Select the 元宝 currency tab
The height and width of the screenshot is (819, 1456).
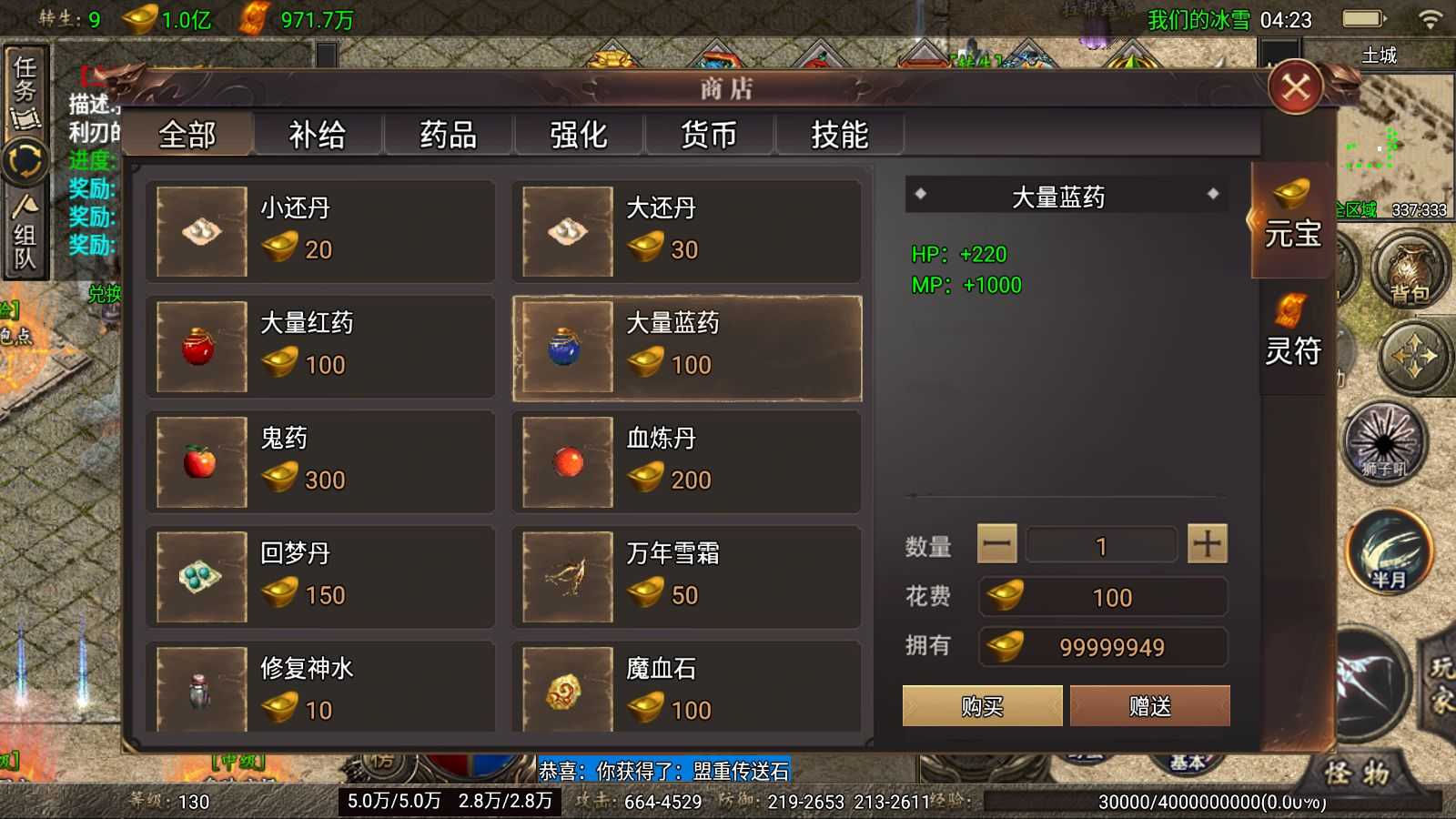1292,227
